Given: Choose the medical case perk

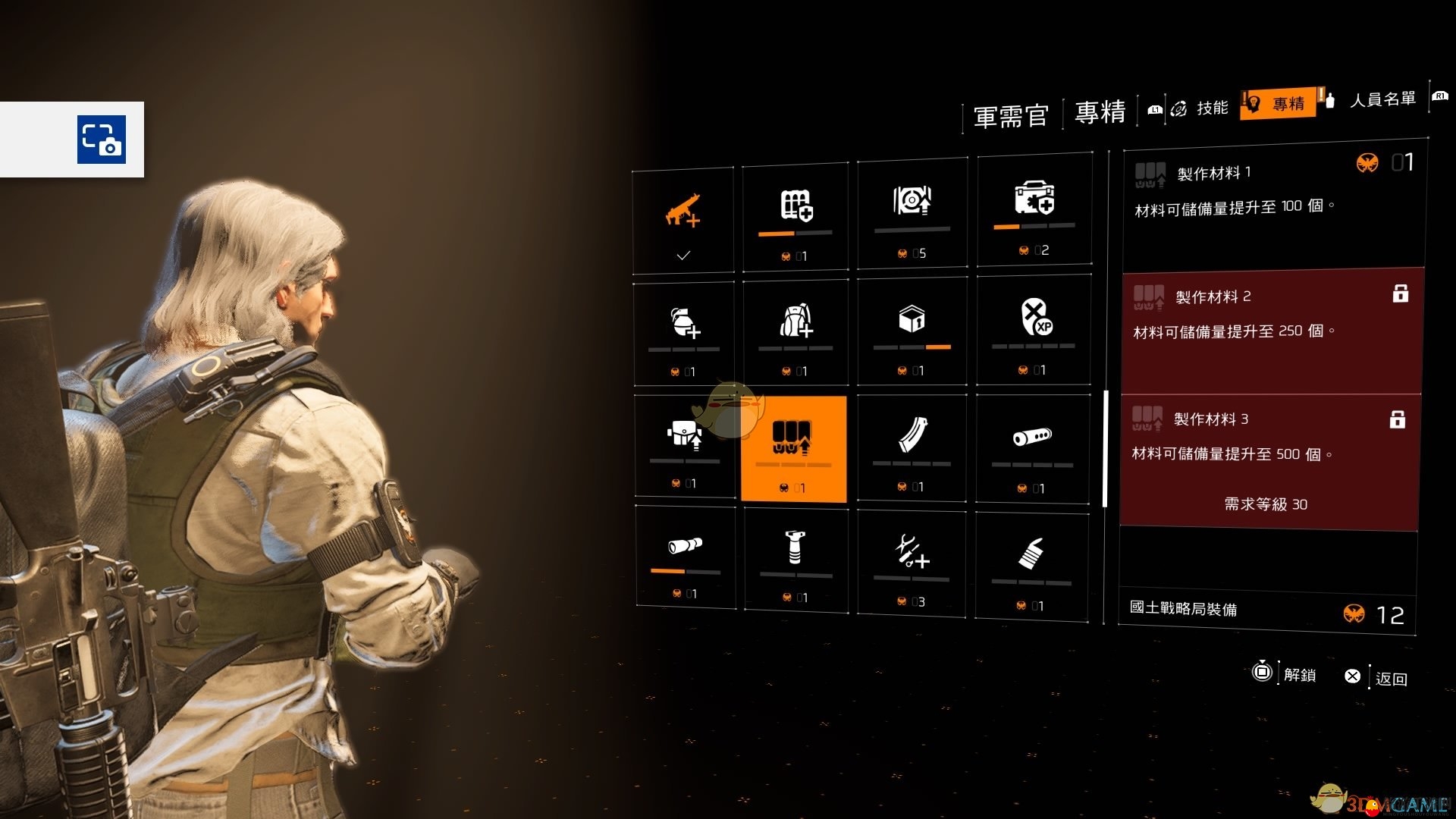Looking at the screenshot, I should (1034, 209).
